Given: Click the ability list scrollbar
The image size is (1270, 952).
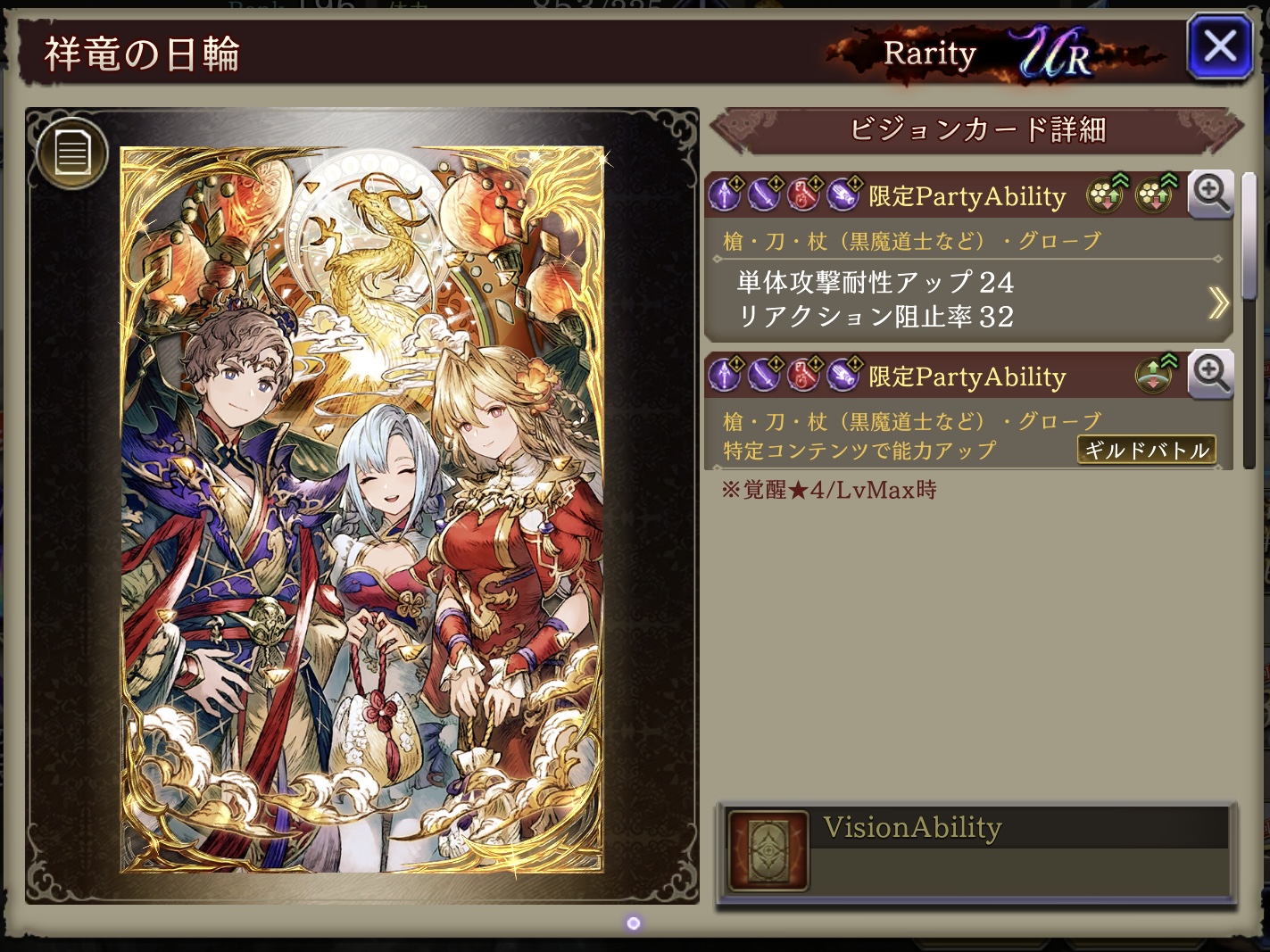Looking at the screenshot, I should 1249,241.
